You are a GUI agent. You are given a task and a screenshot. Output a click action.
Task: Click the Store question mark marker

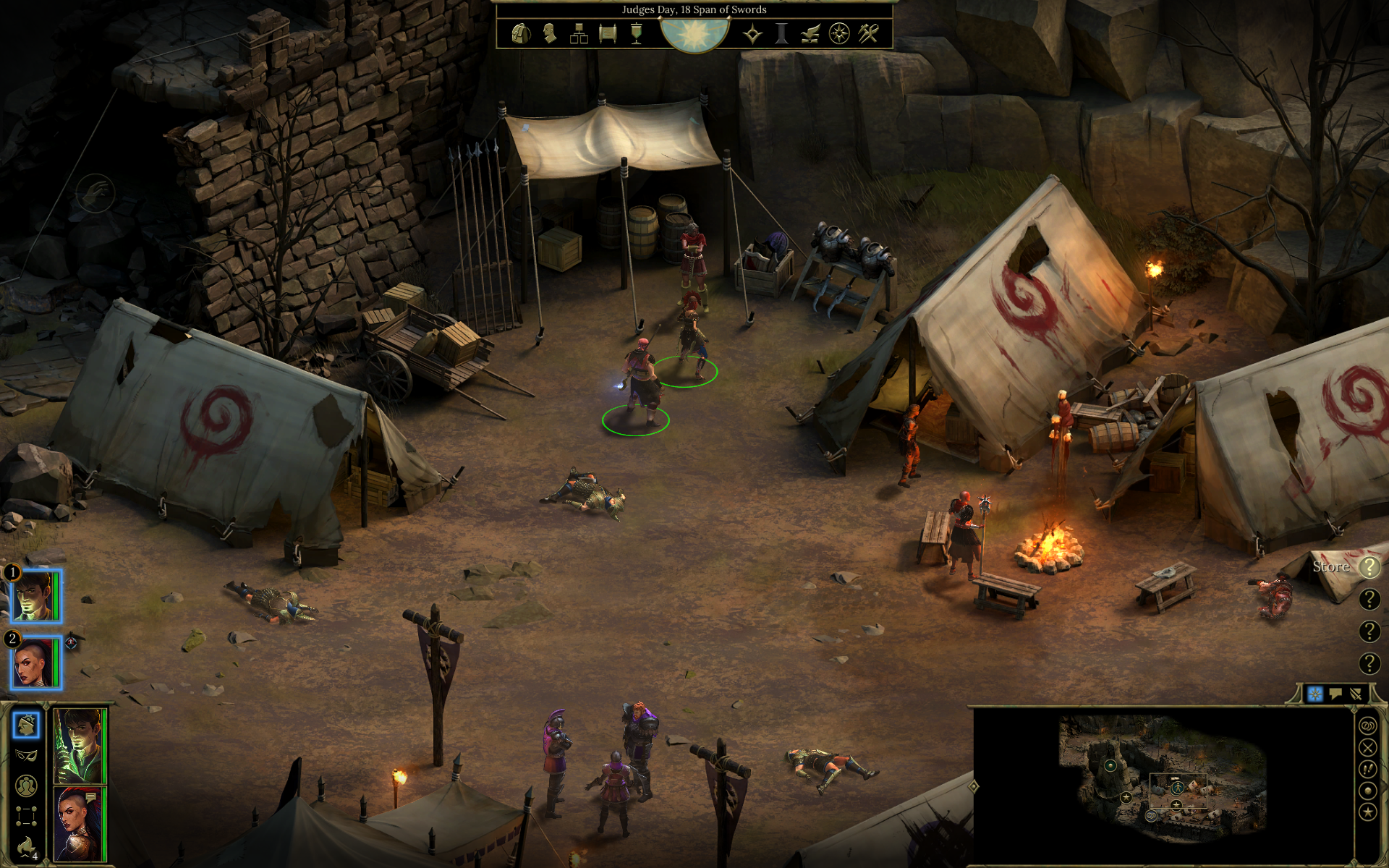click(x=1369, y=567)
